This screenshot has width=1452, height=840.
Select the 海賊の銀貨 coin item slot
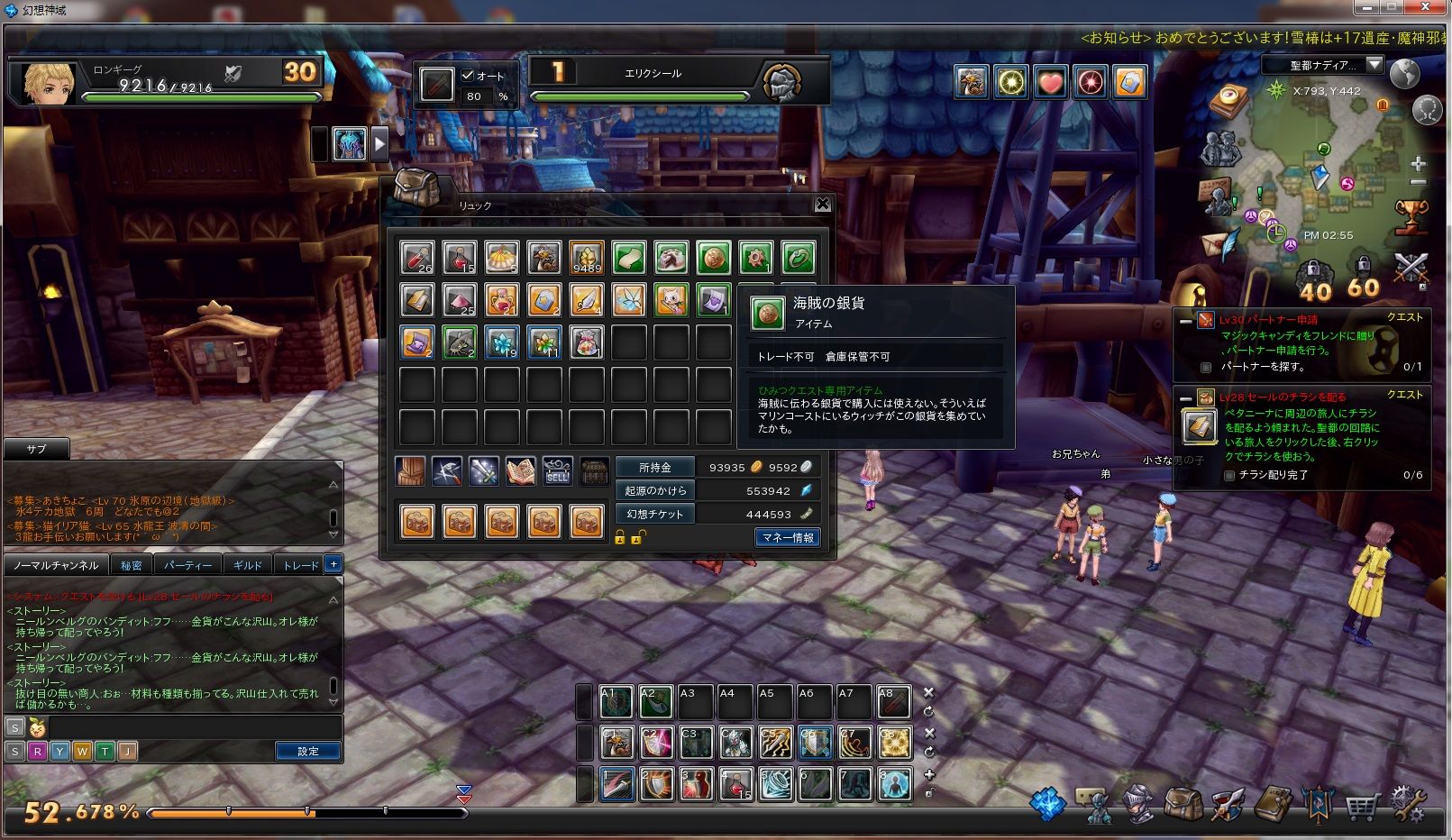[713, 259]
